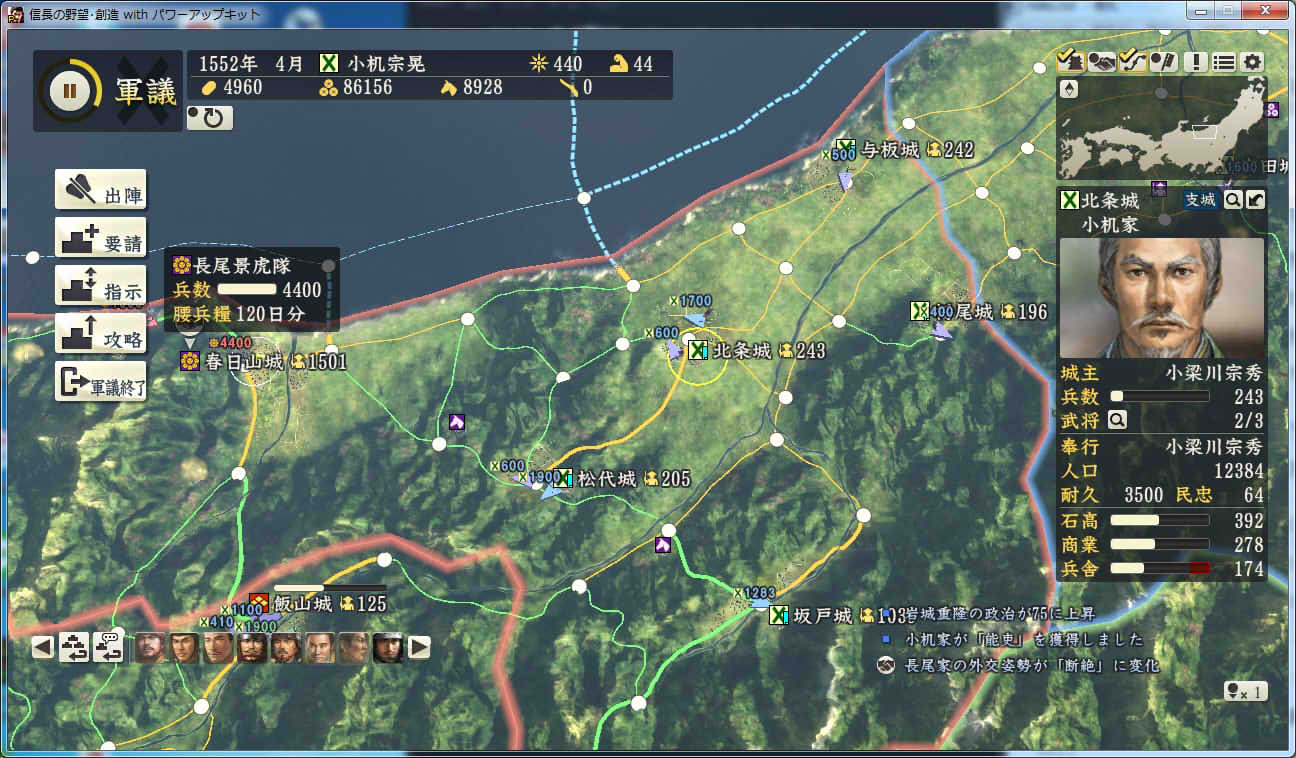Click the Japan overview minimap
1296x758 pixels.
coord(1162,128)
